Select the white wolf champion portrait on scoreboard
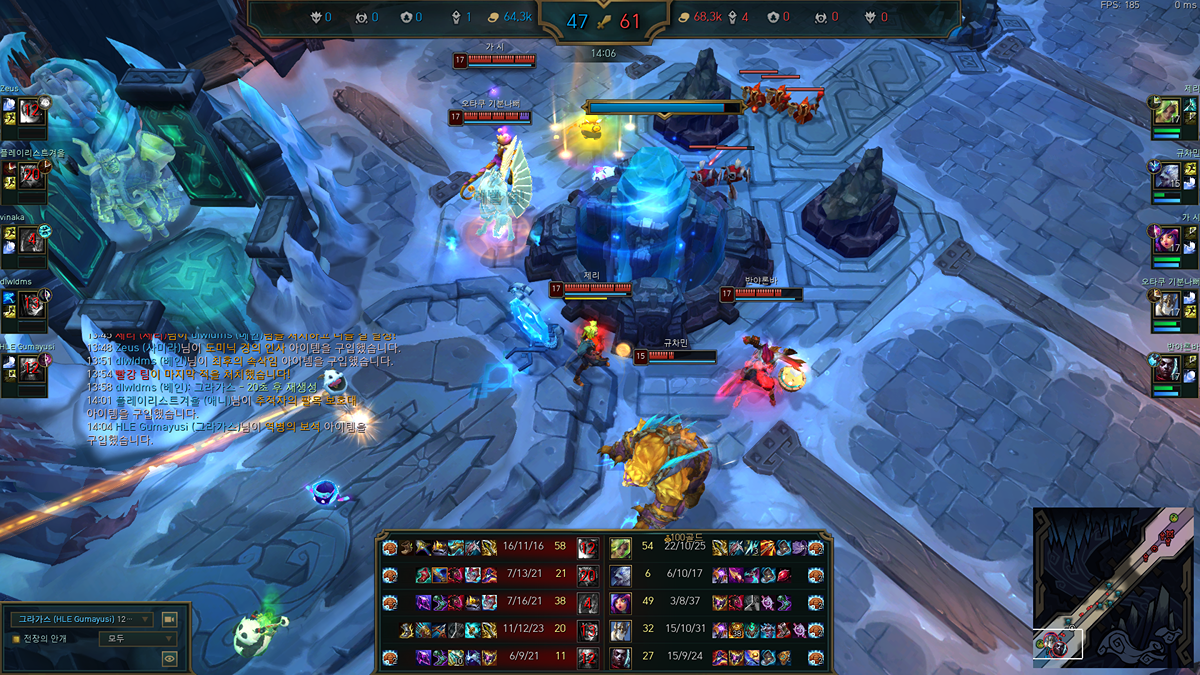Screen dimensions: 1200x675 [x=620, y=575]
